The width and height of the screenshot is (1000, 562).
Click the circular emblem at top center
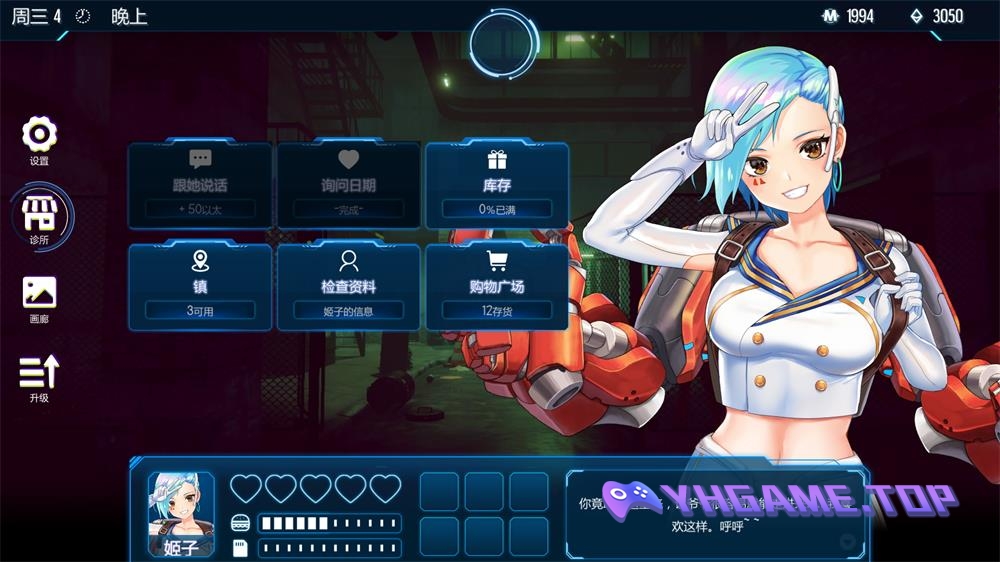click(x=504, y=44)
